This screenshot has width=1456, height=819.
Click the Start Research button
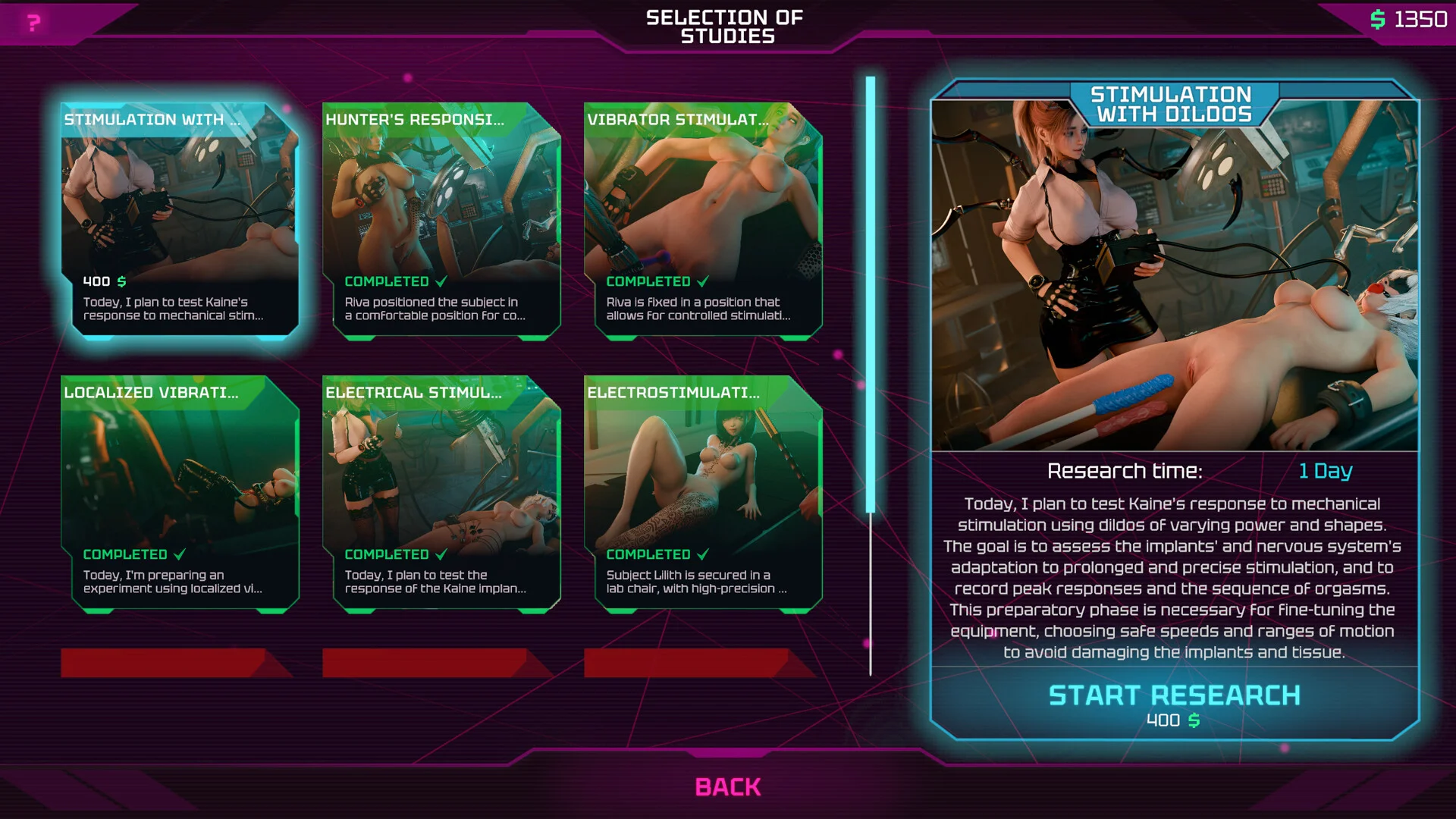[x=1174, y=703]
